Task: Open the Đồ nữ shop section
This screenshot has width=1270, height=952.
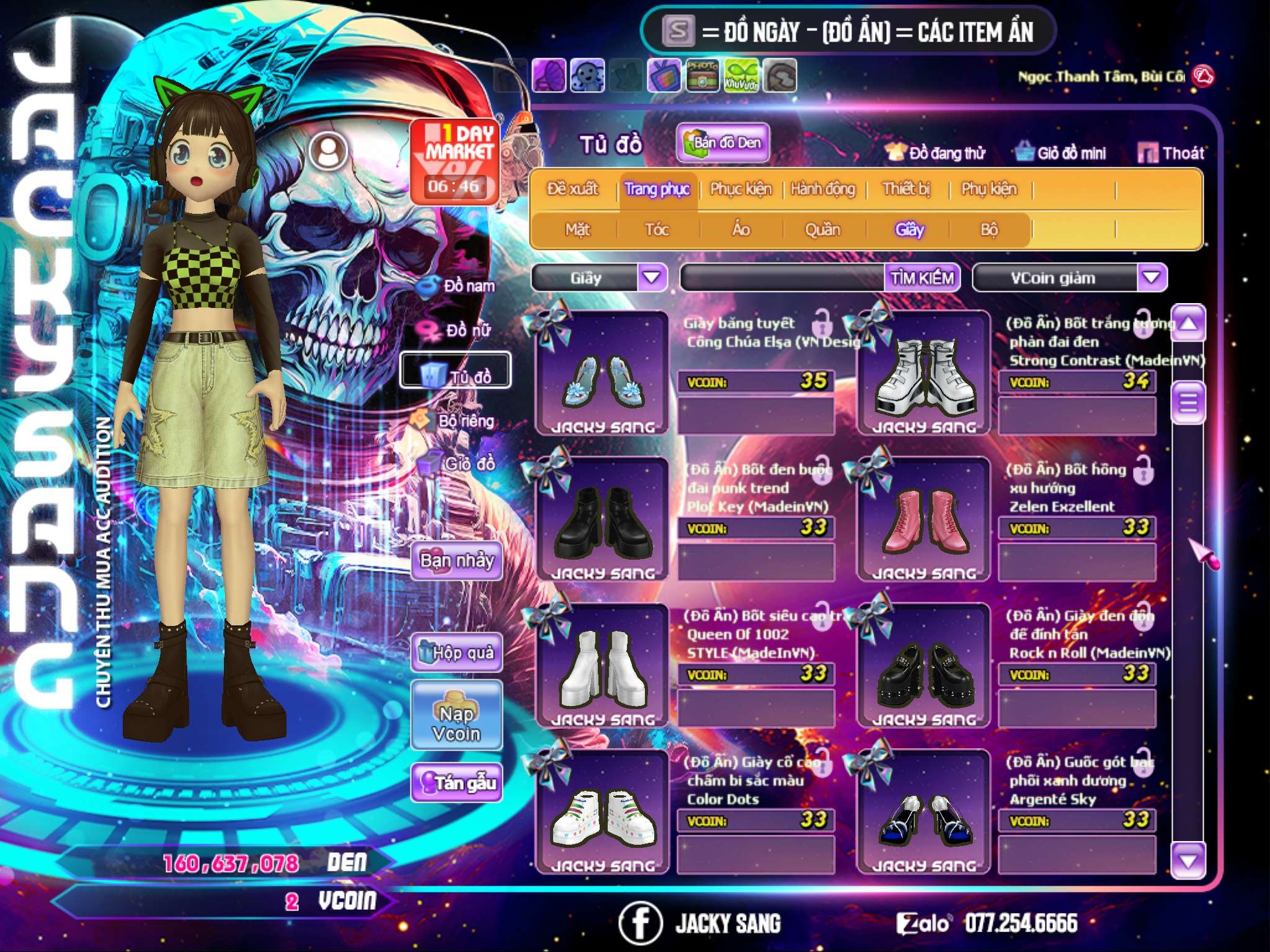Action: 459,330
